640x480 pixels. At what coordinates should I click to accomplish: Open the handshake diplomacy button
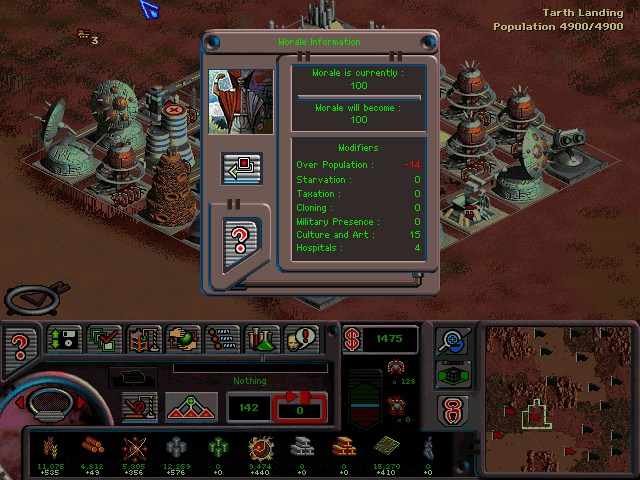[183, 341]
